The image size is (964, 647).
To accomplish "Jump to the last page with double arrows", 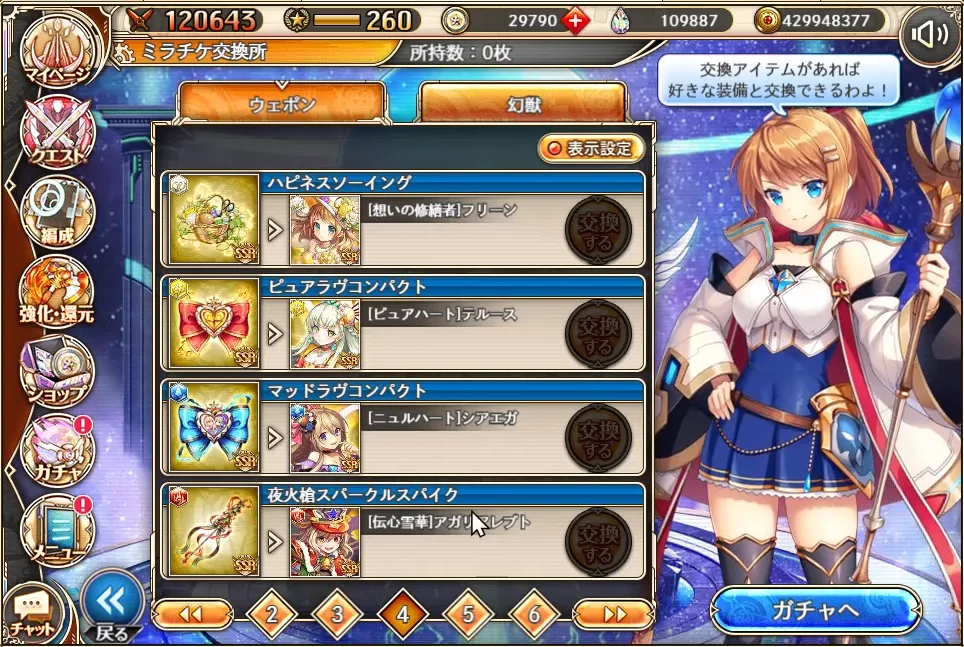I will click(612, 615).
